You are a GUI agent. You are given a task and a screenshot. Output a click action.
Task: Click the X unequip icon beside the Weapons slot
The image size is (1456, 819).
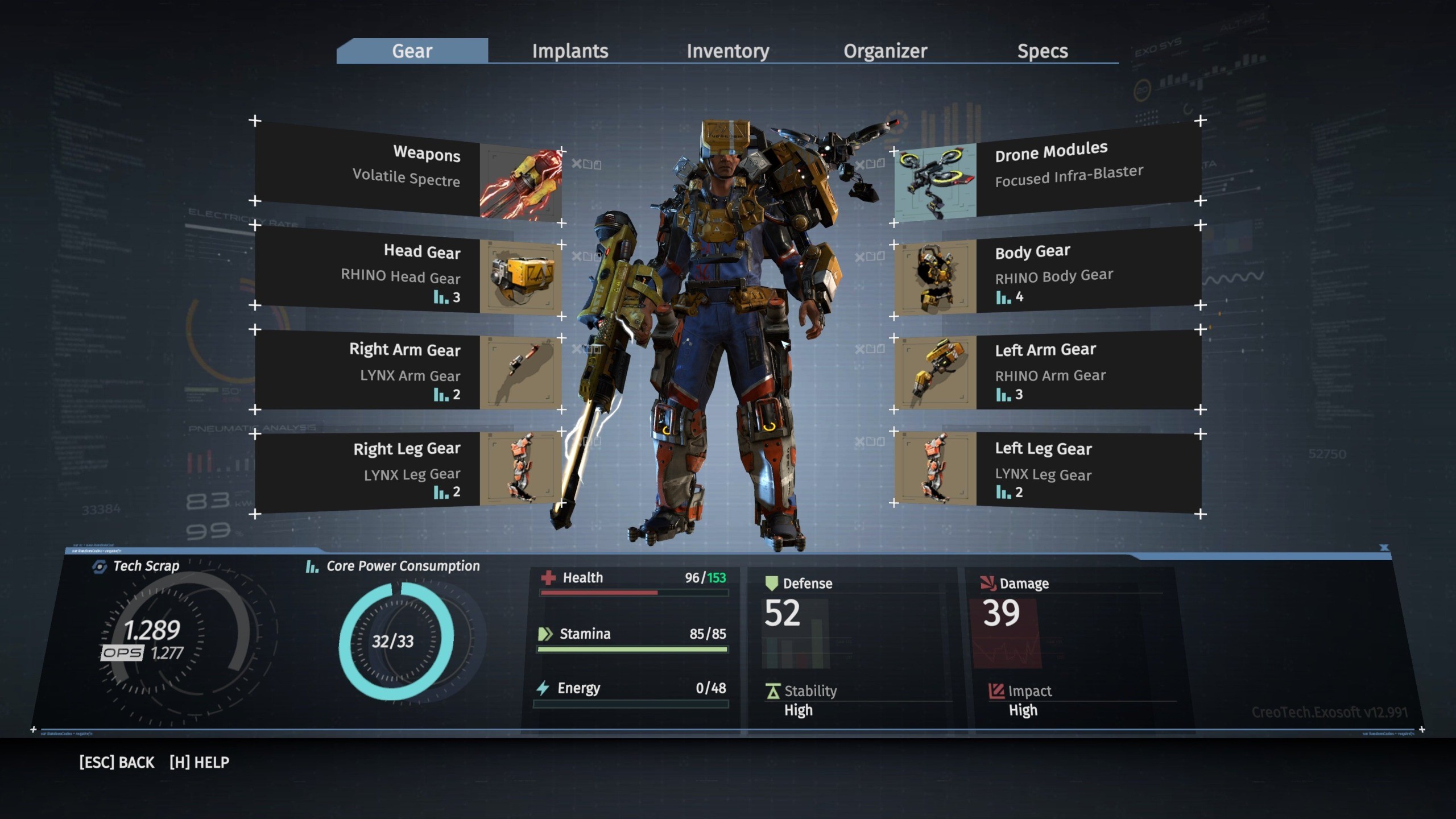pyautogui.click(x=577, y=163)
